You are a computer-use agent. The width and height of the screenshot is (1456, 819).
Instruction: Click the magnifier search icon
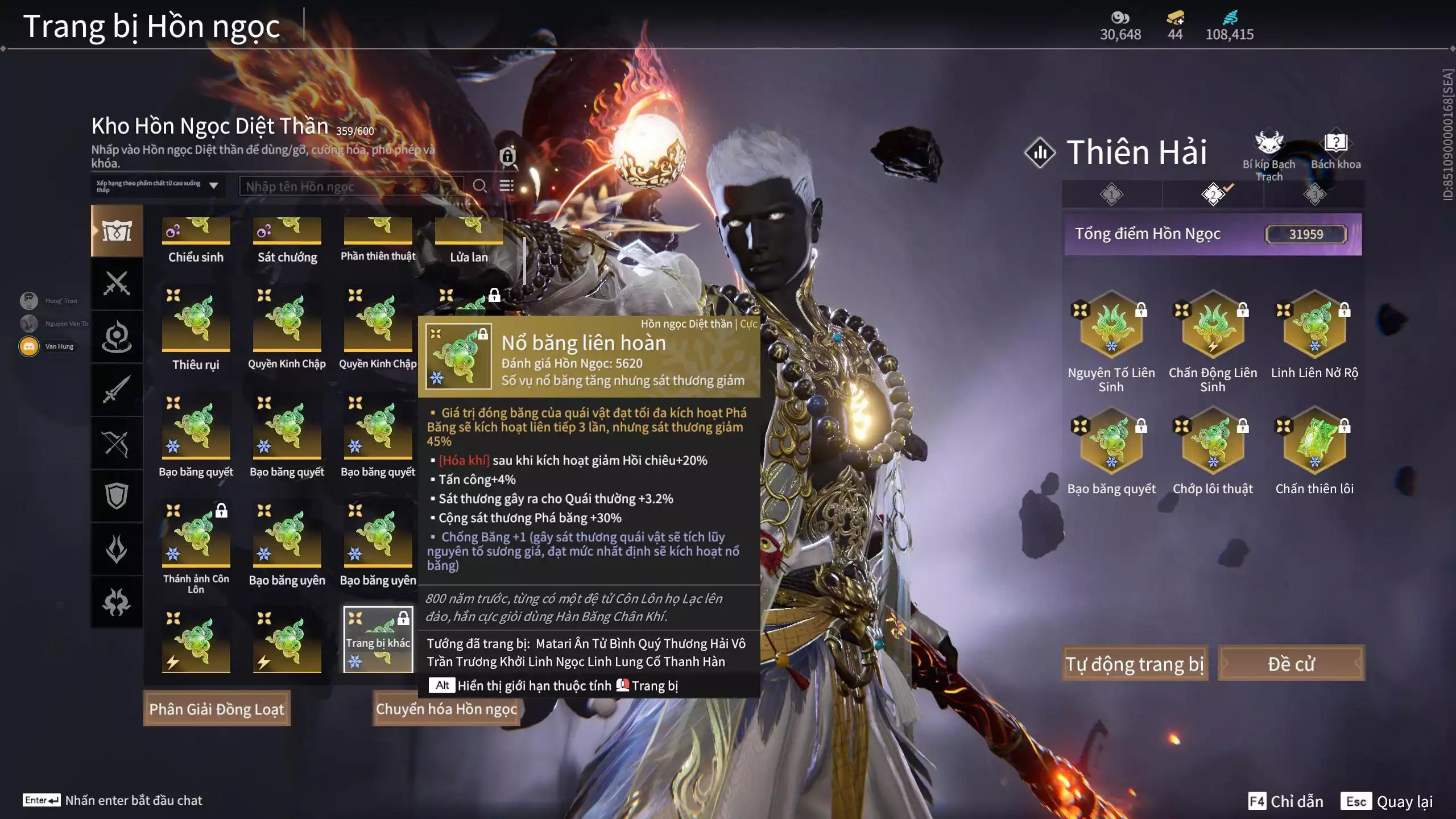[479, 186]
